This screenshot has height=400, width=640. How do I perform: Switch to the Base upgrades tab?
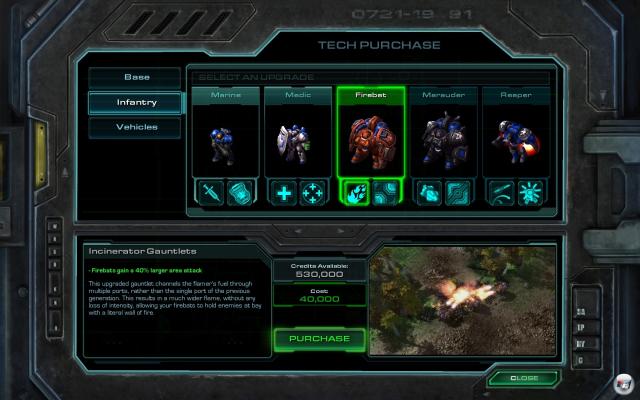tap(136, 77)
